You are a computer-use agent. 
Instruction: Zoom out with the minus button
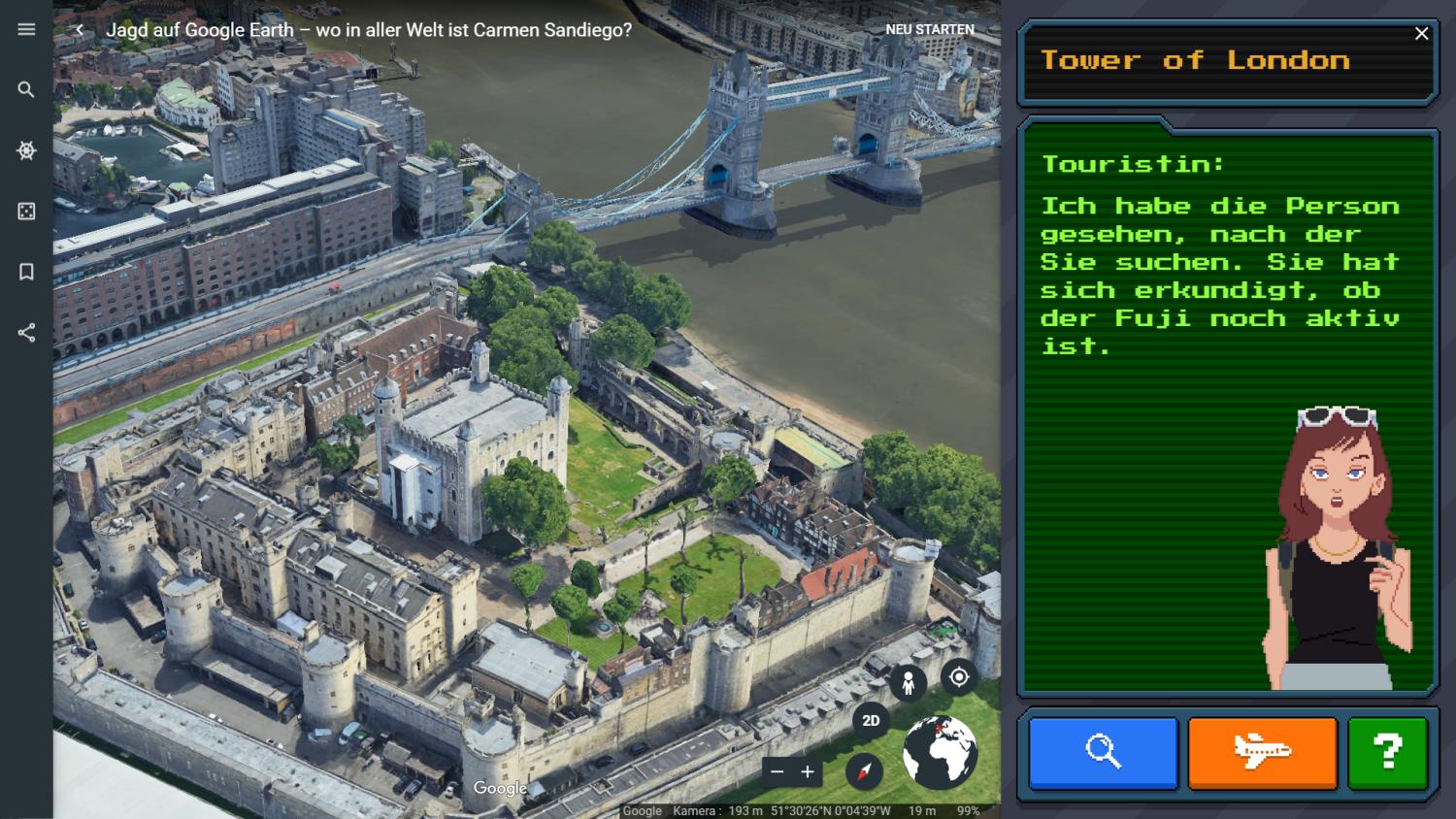(777, 772)
